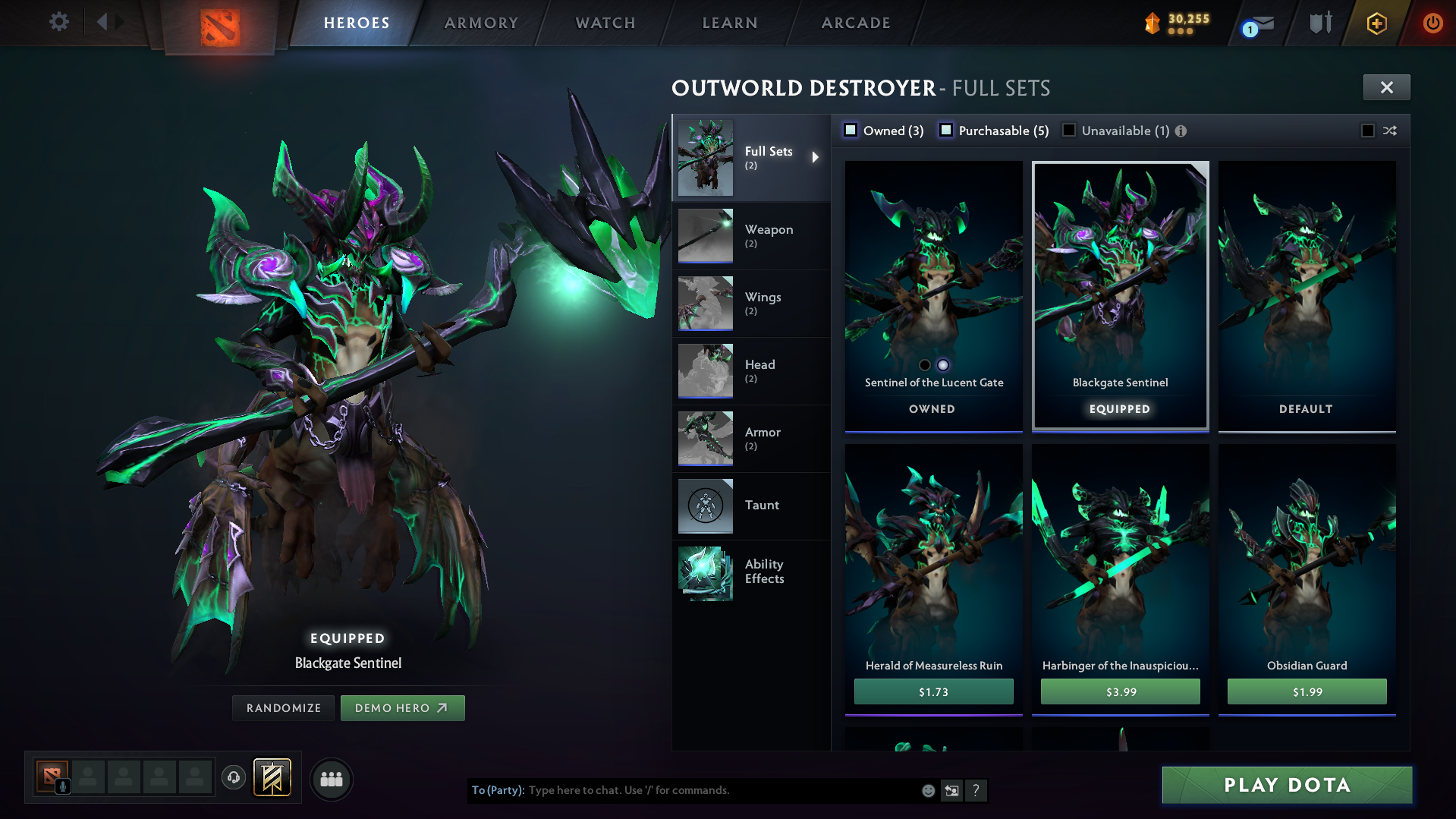Click the RANDOMIZE button
1456x819 pixels.
pos(282,707)
